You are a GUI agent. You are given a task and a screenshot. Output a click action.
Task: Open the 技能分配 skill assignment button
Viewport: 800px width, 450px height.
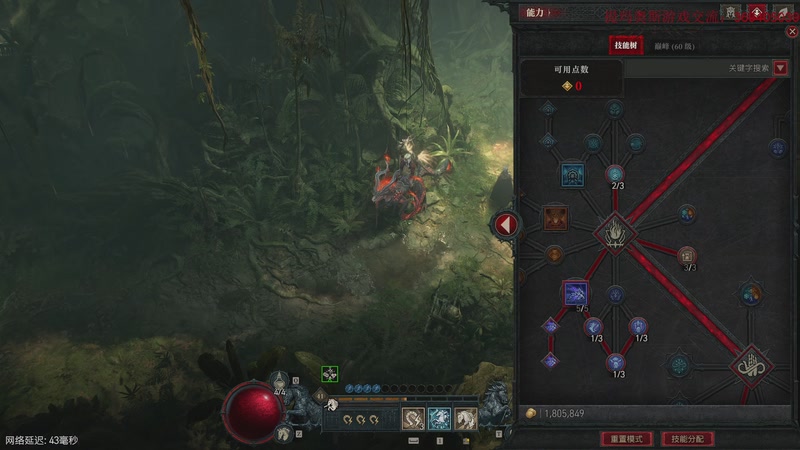pos(687,439)
